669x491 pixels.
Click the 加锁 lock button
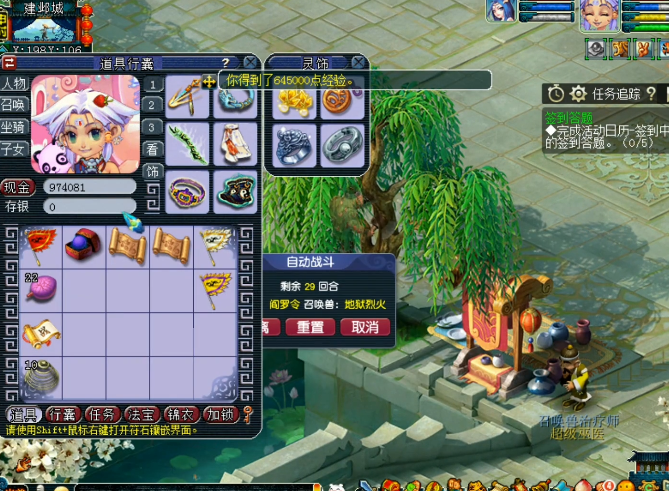[x=219, y=414]
